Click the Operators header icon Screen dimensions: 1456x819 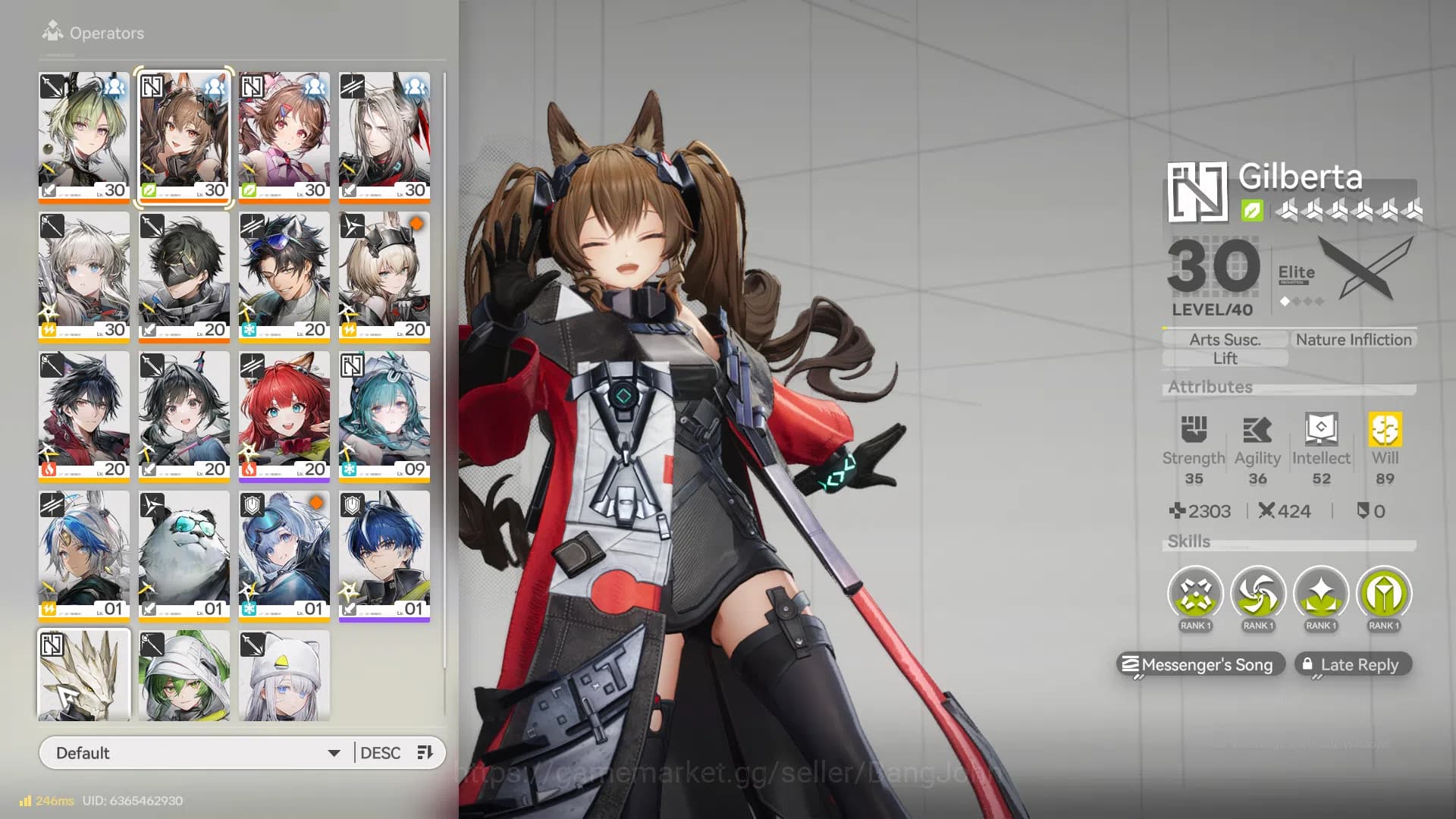point(52,30)
